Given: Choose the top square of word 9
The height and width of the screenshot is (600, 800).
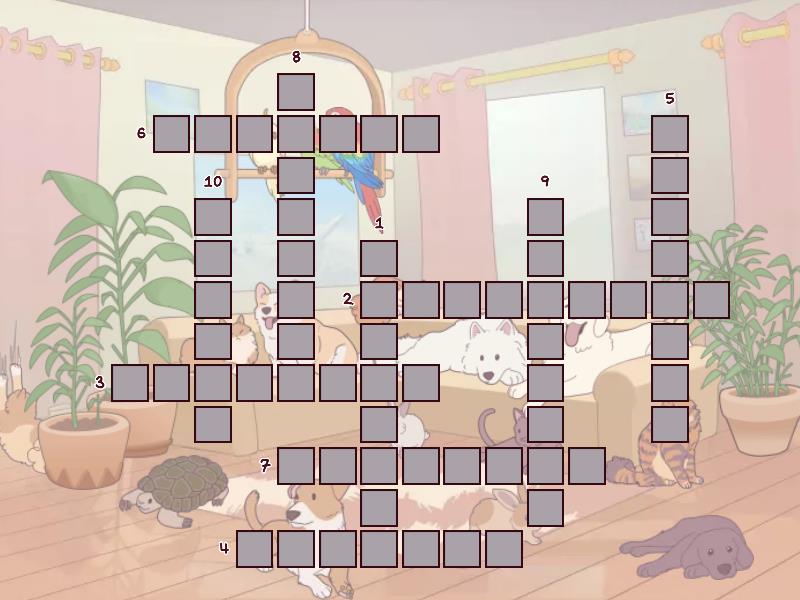Looking at the screenshot, I should click(x=545, y=217).
